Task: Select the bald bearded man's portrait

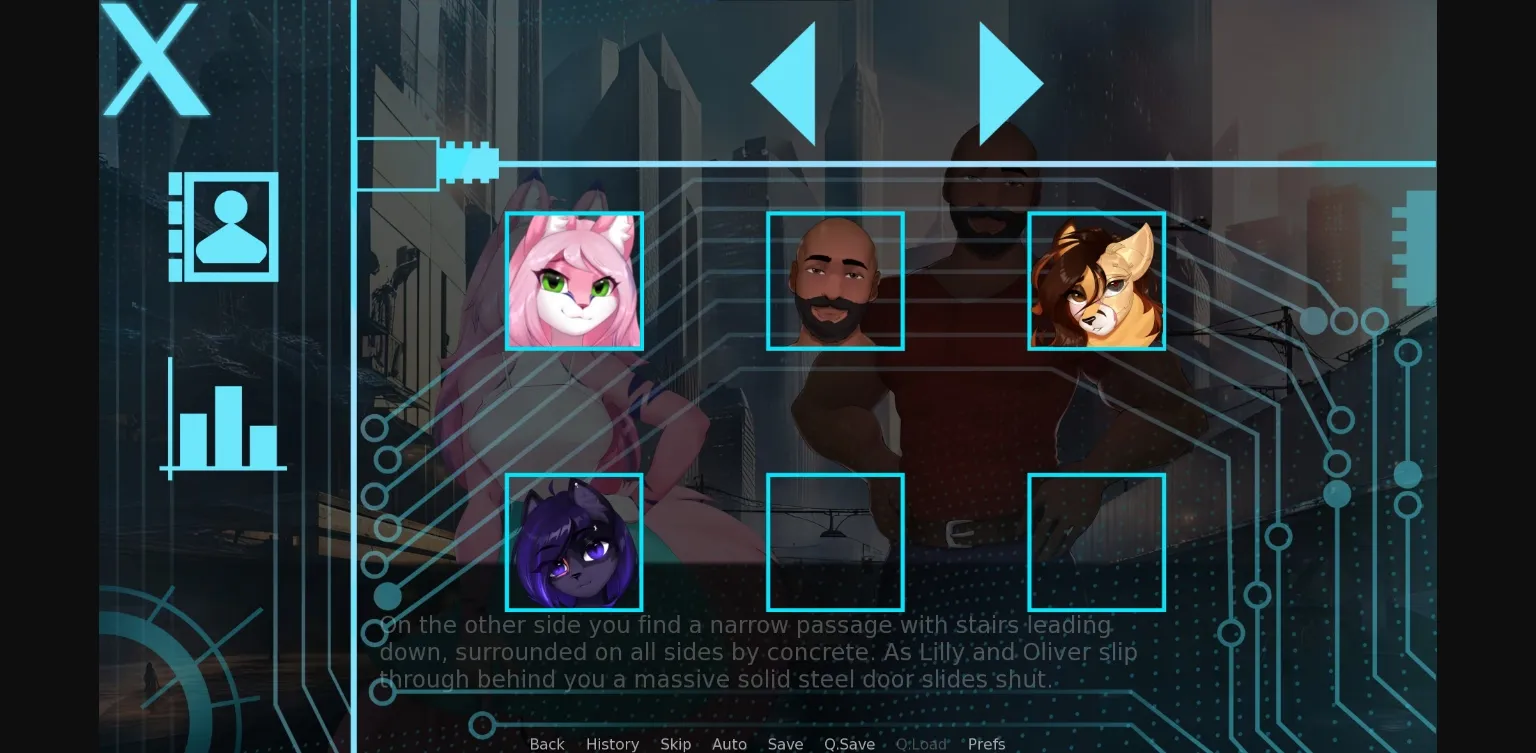Action: [835, 281]
